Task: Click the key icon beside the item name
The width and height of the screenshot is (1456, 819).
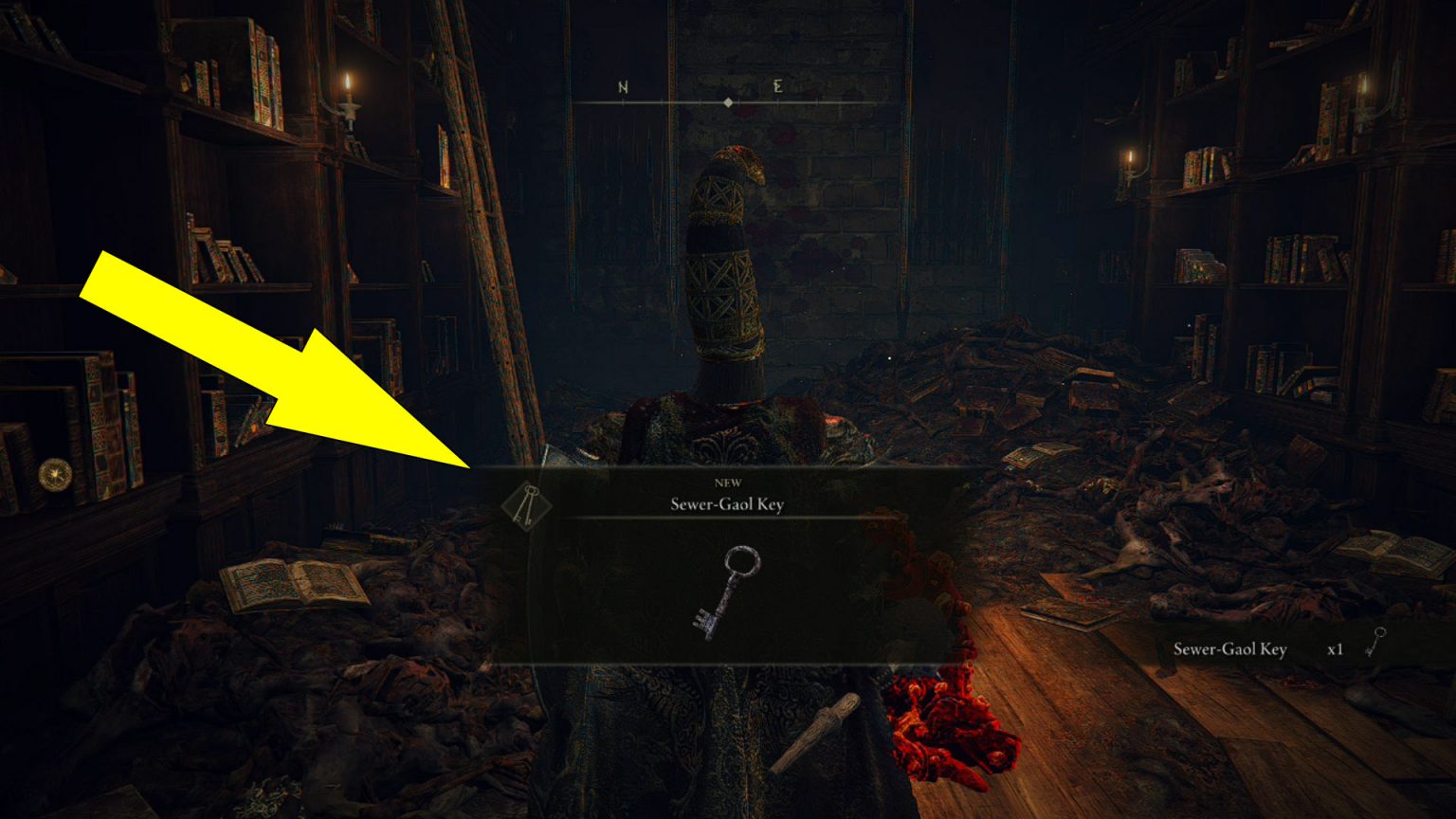Action: [528, 505]
